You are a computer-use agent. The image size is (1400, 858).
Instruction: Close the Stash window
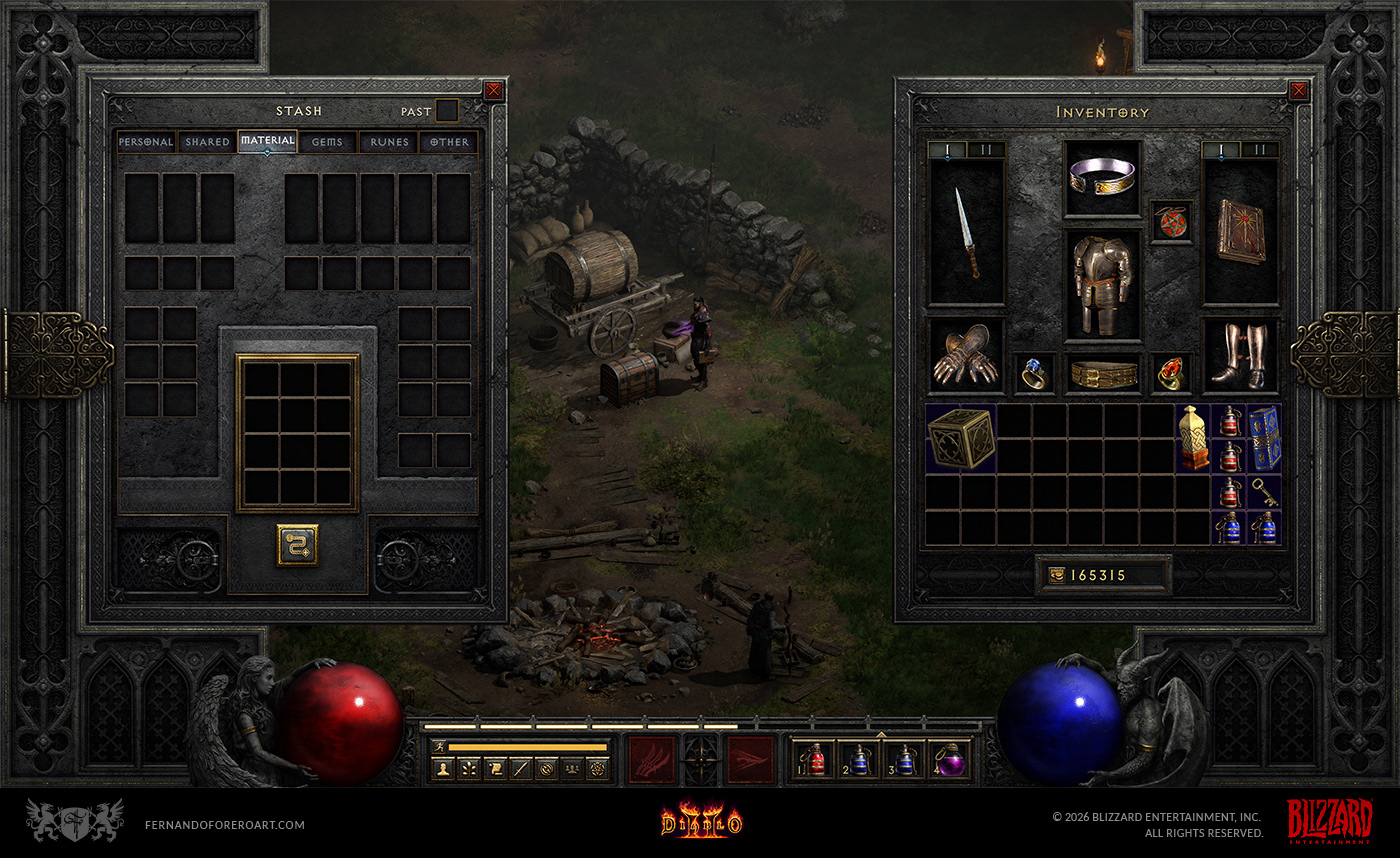tap(493, 91)
